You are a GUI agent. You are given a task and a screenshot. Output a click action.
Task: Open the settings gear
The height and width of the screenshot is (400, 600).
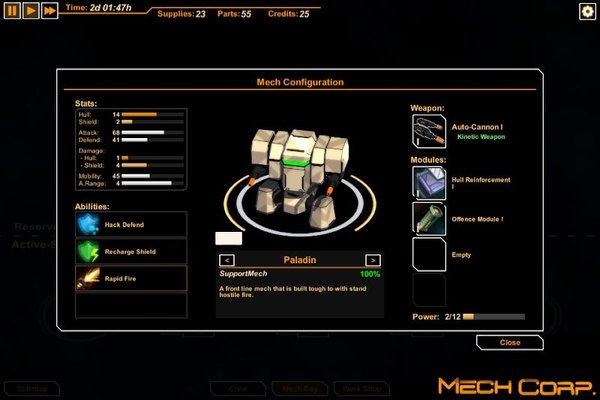587,11
